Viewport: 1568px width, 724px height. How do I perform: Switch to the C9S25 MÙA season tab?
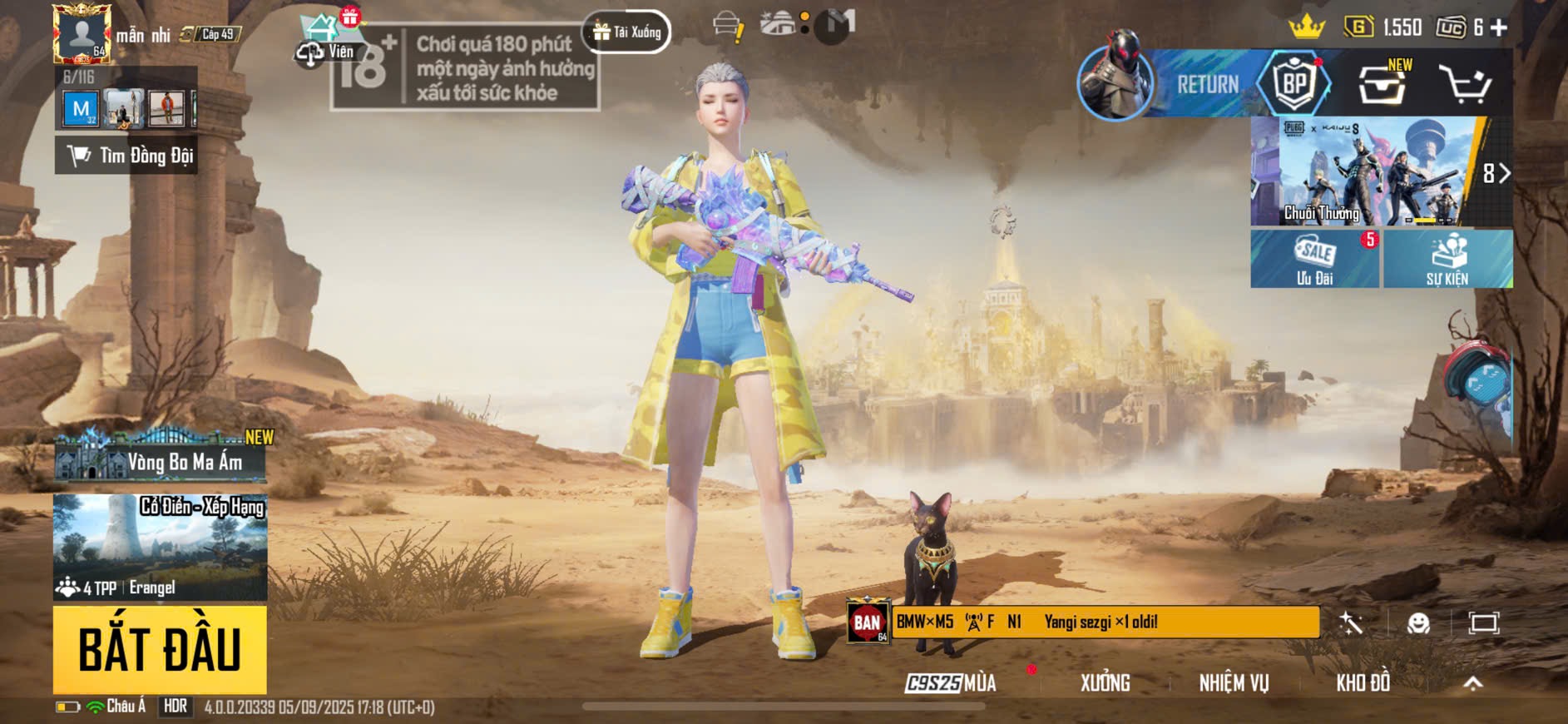point(951,683)
